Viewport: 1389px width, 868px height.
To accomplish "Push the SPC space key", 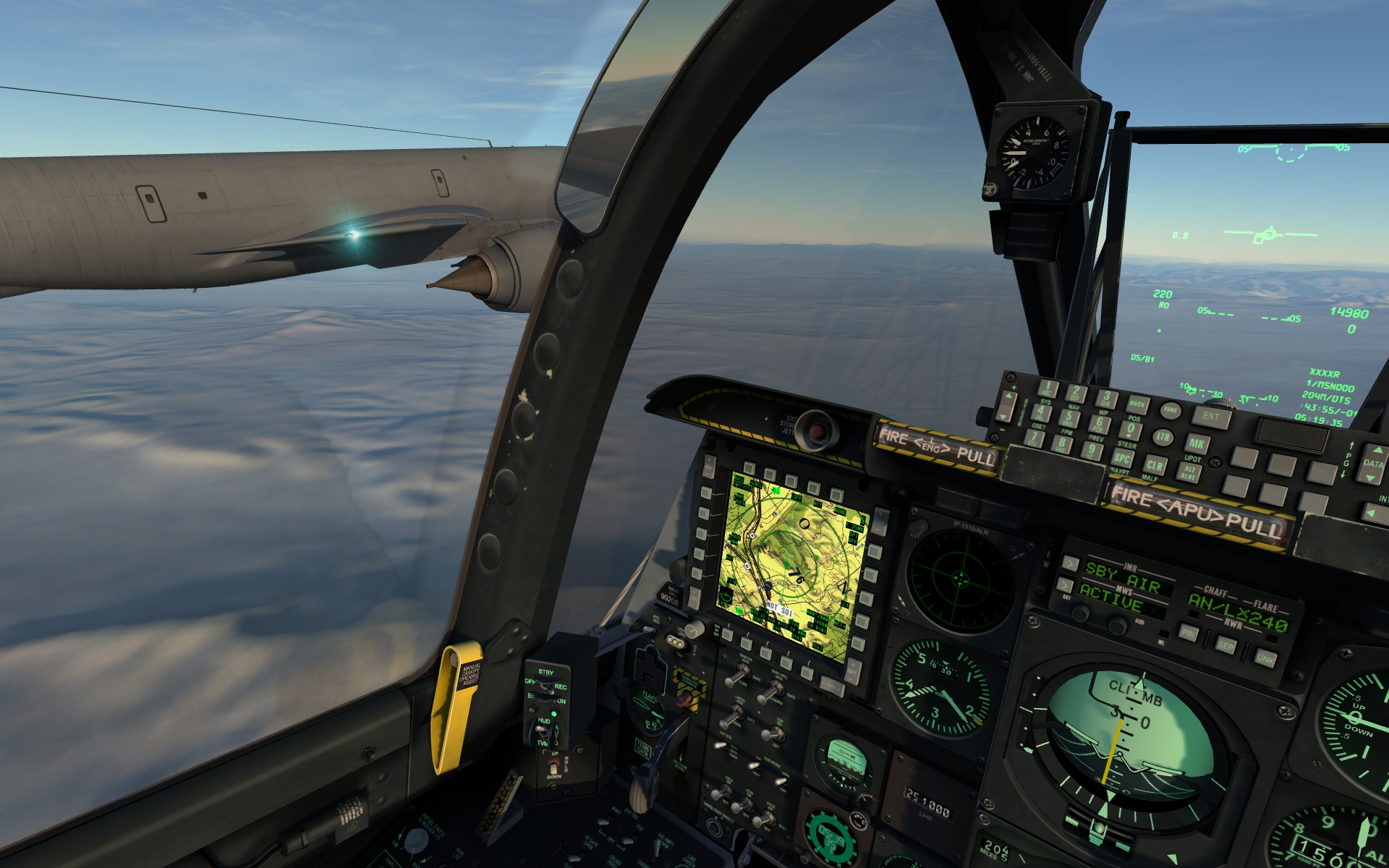I will (1122, 458).
